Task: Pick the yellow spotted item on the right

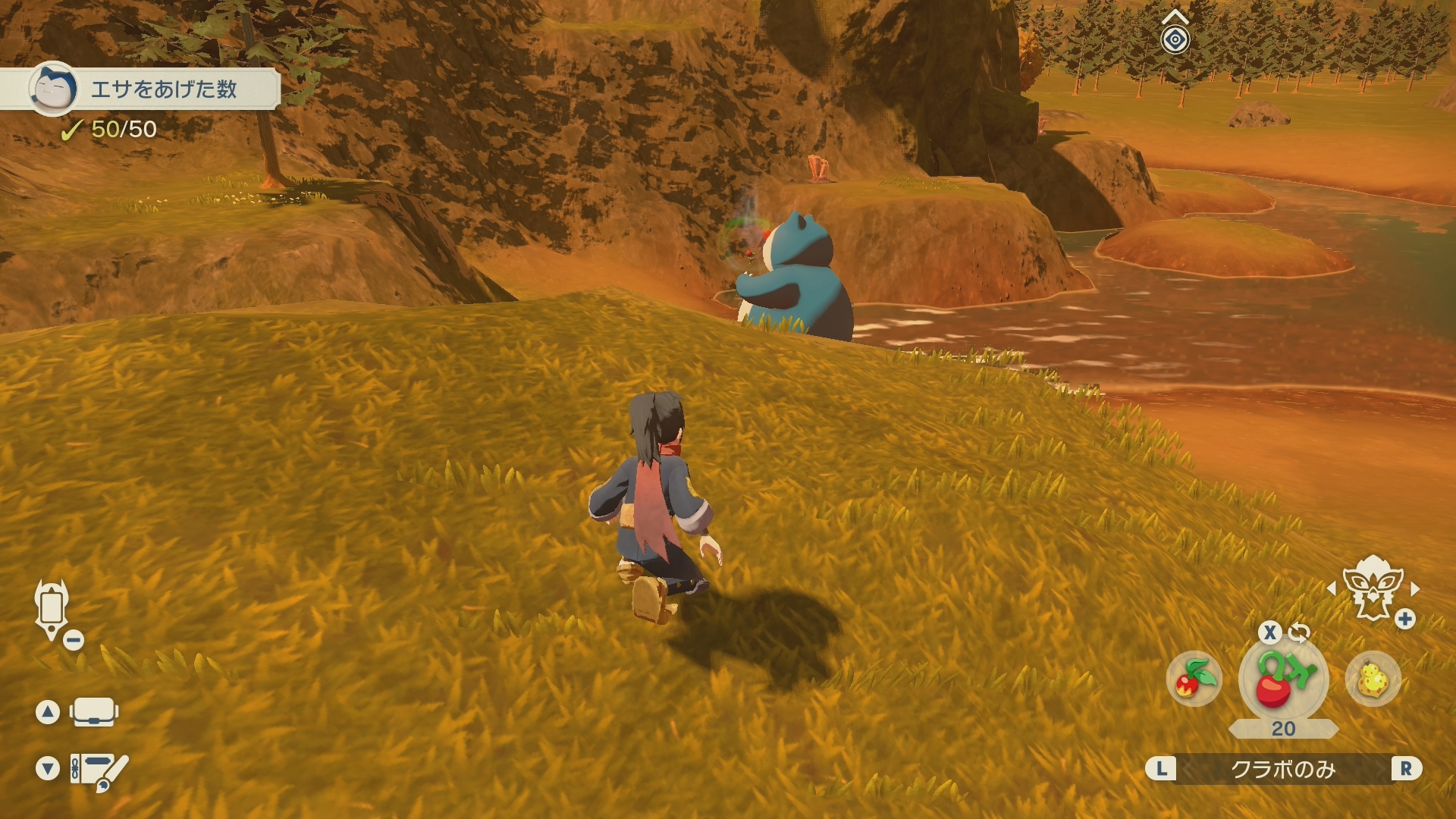Action: tap(1373, 679)
